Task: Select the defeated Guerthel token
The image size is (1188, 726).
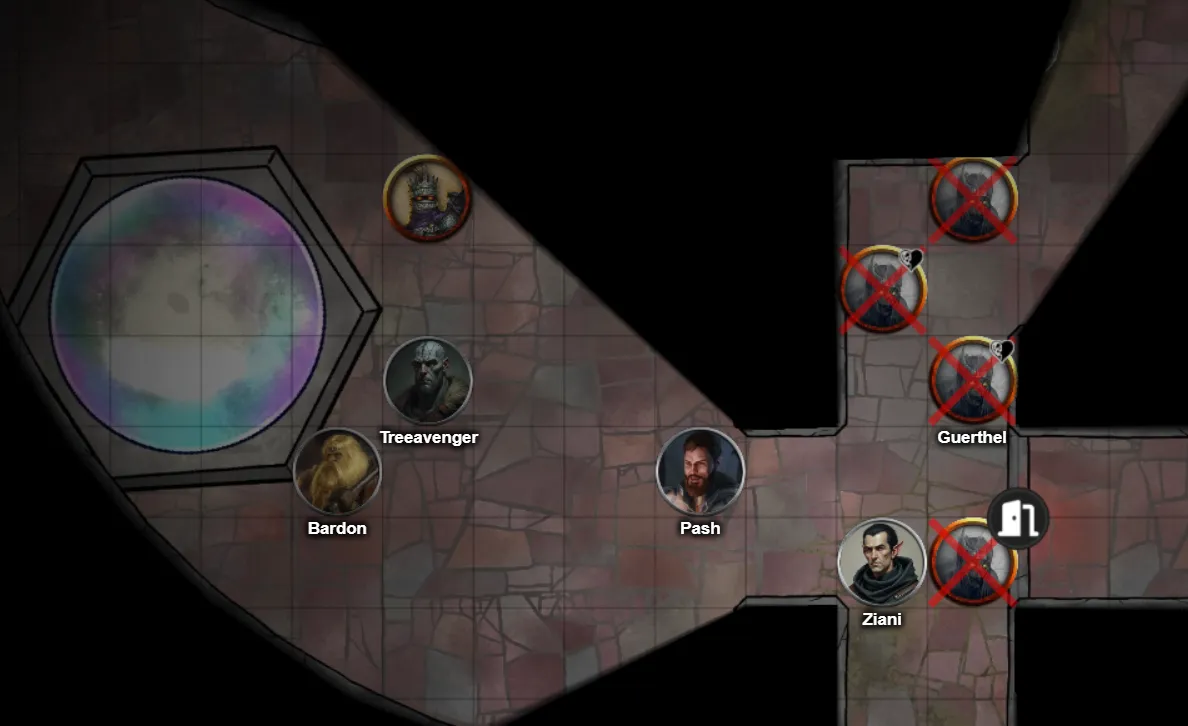Action: coord(972,381)
